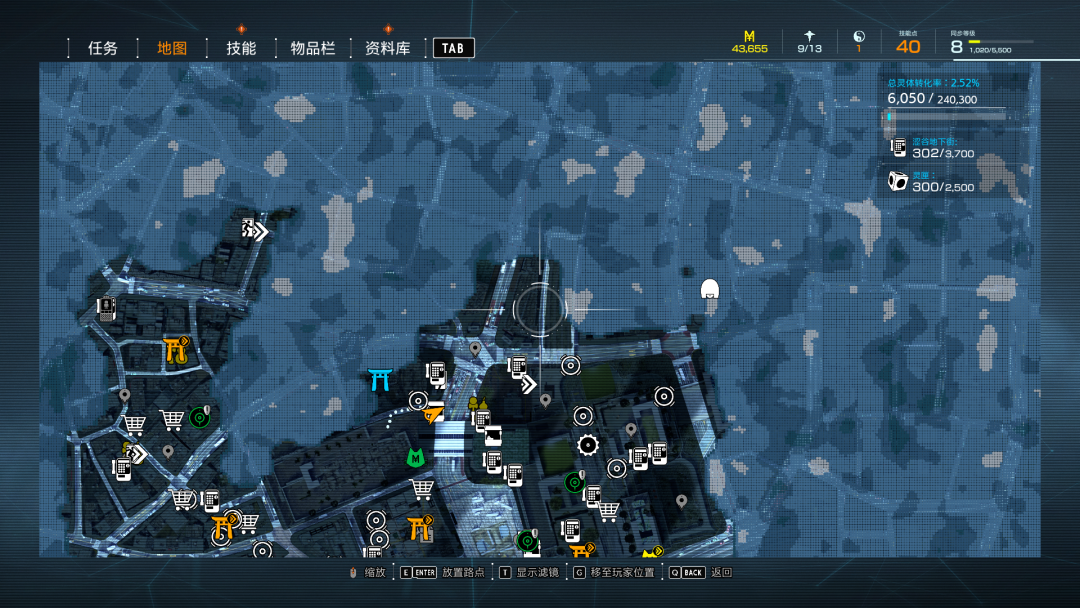Go to the 资料库 (Database) tab
This screenshot has height=608, width=1080.
pyautogui.click(x=388, y=48)
